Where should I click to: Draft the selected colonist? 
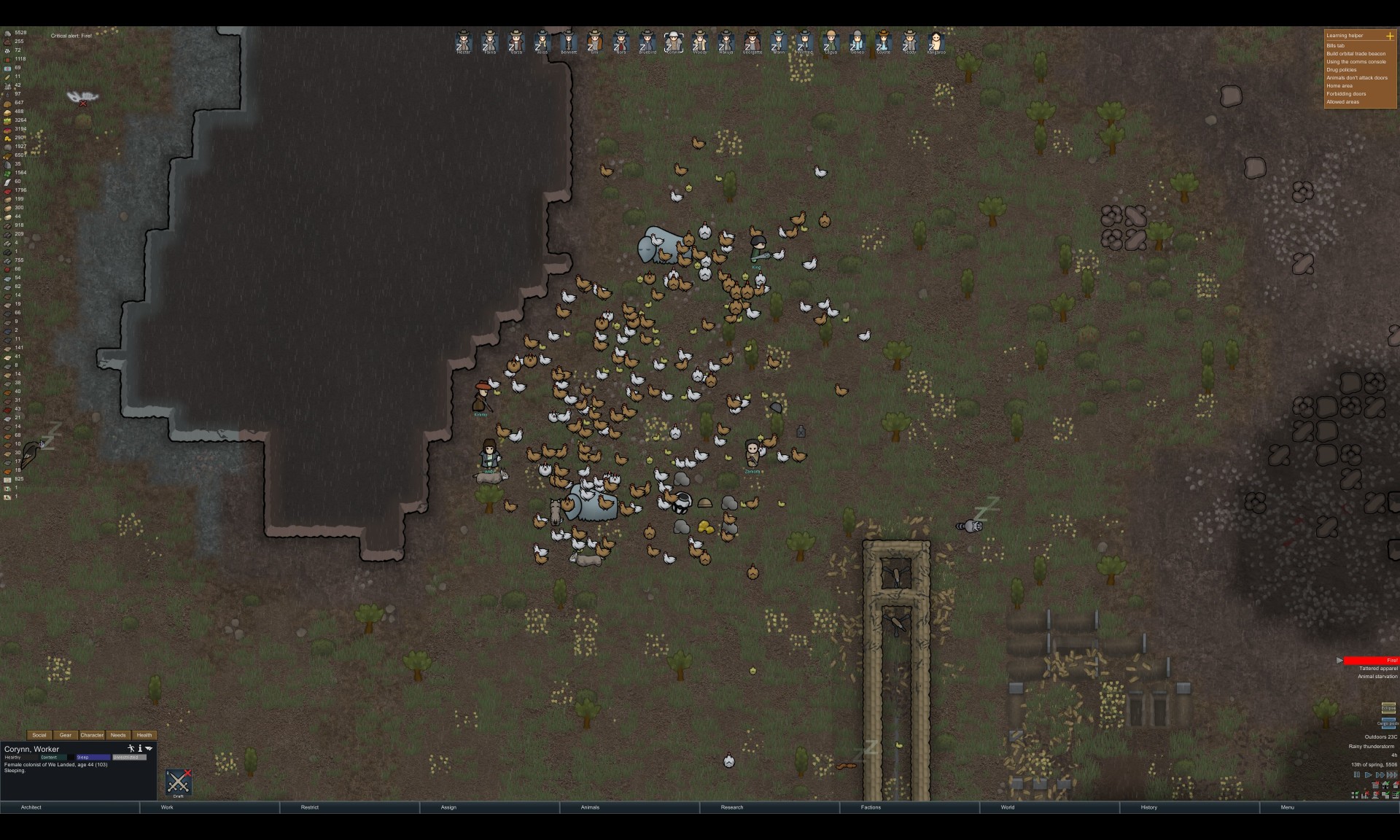(178, 783)
